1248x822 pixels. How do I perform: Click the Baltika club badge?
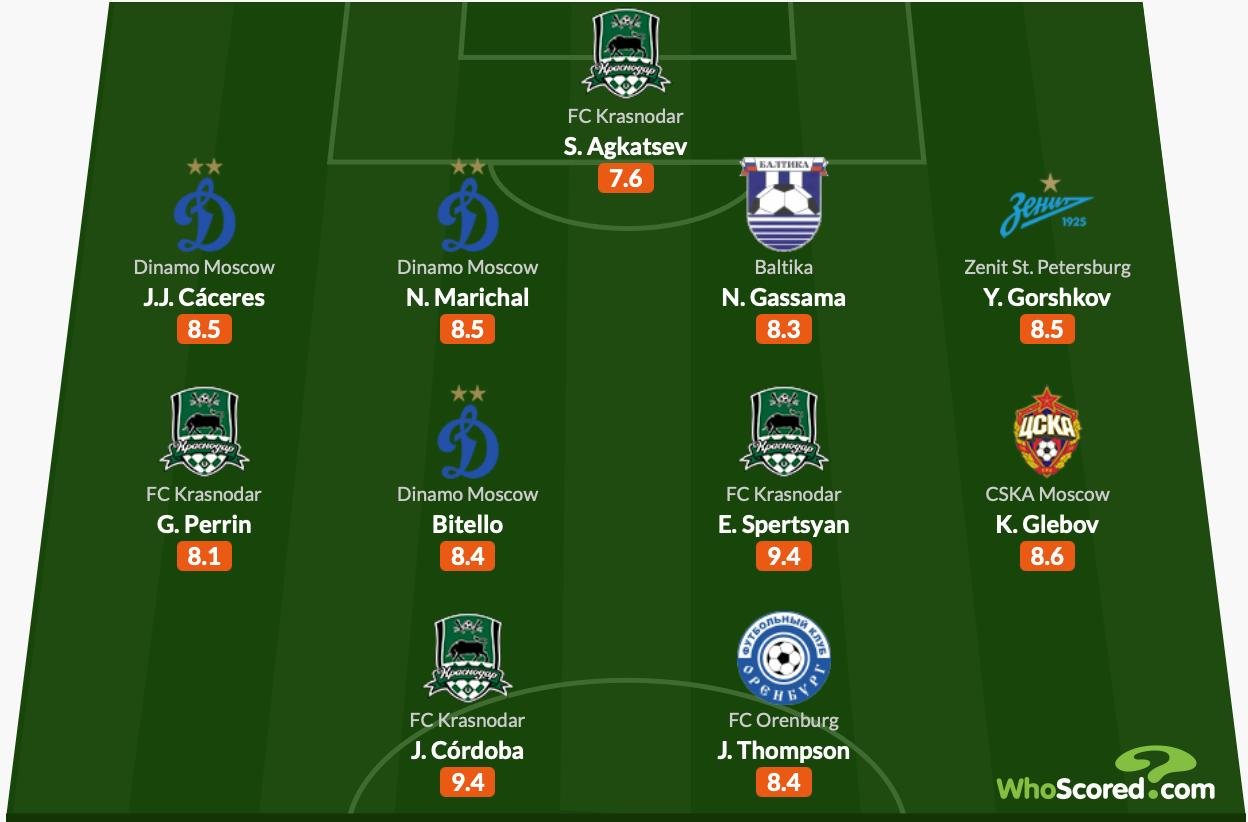(783, 204)
